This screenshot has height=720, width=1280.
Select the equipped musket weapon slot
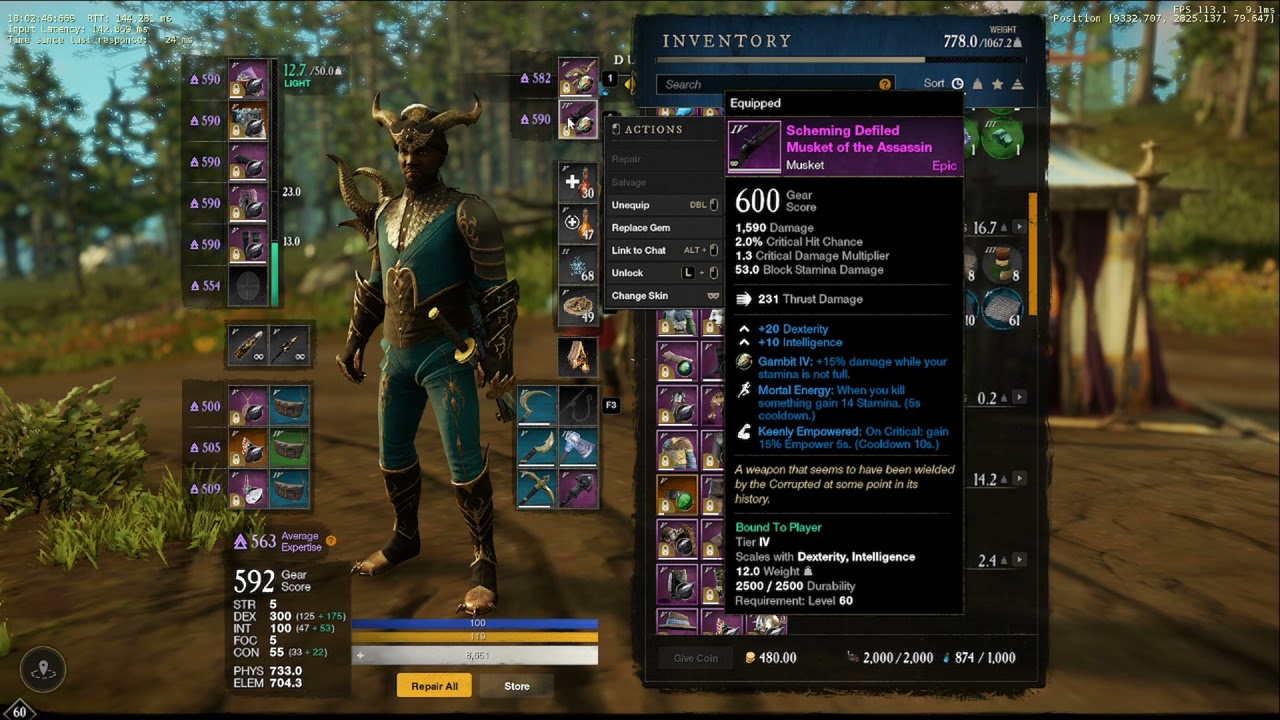point(578,120)
